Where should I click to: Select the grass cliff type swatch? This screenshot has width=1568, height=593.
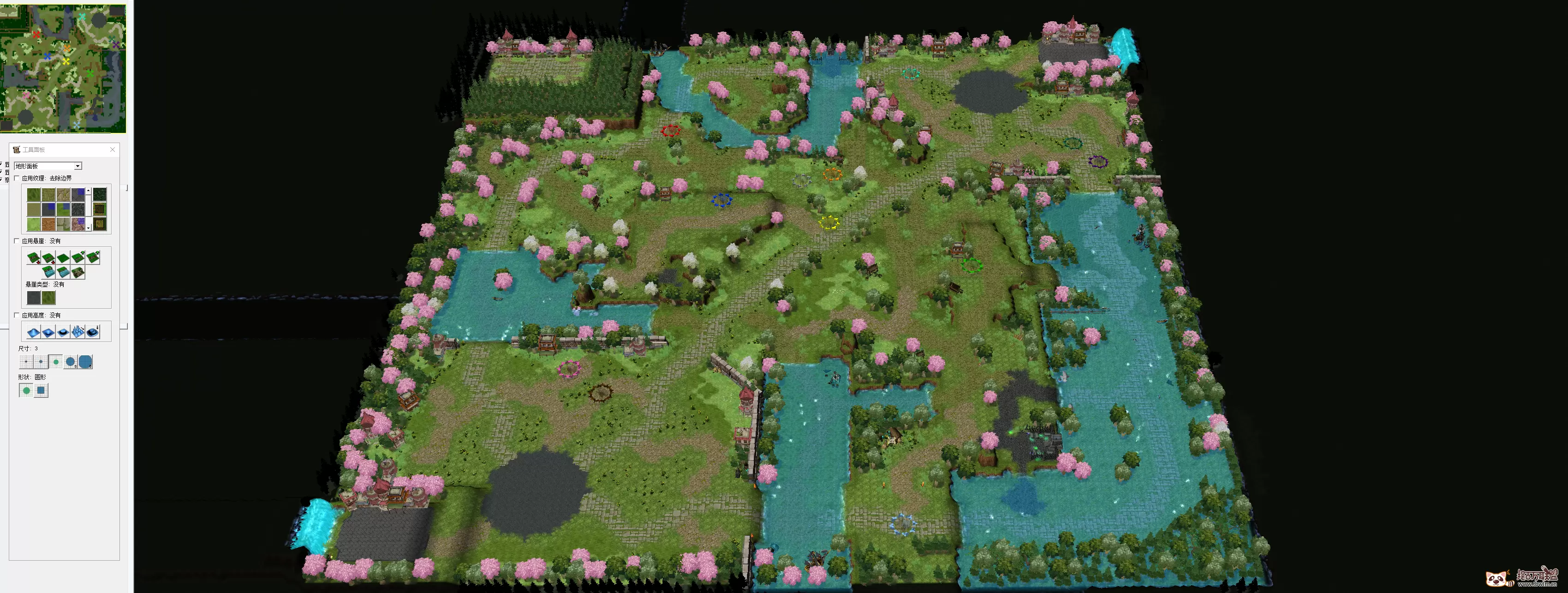tap(48, 298)
